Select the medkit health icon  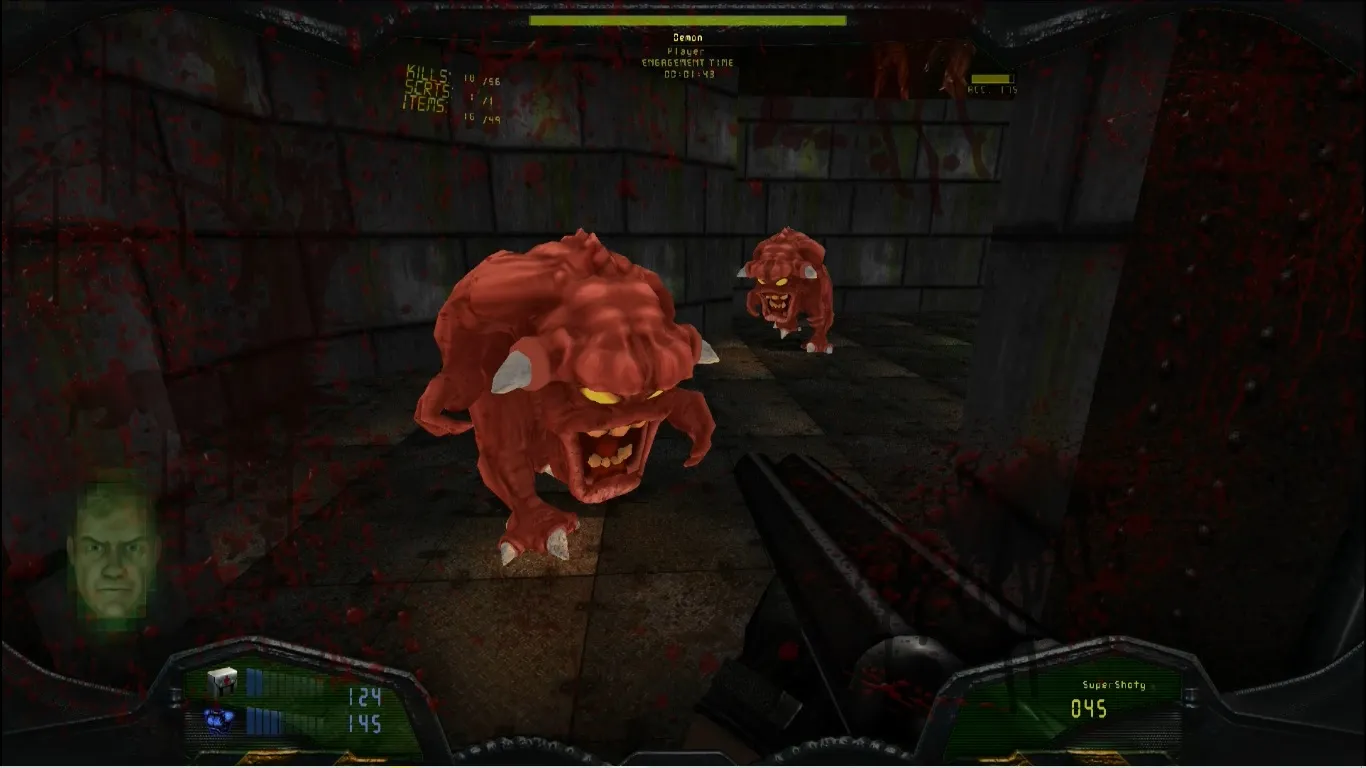pyautogui.click(x=221, y=681)
